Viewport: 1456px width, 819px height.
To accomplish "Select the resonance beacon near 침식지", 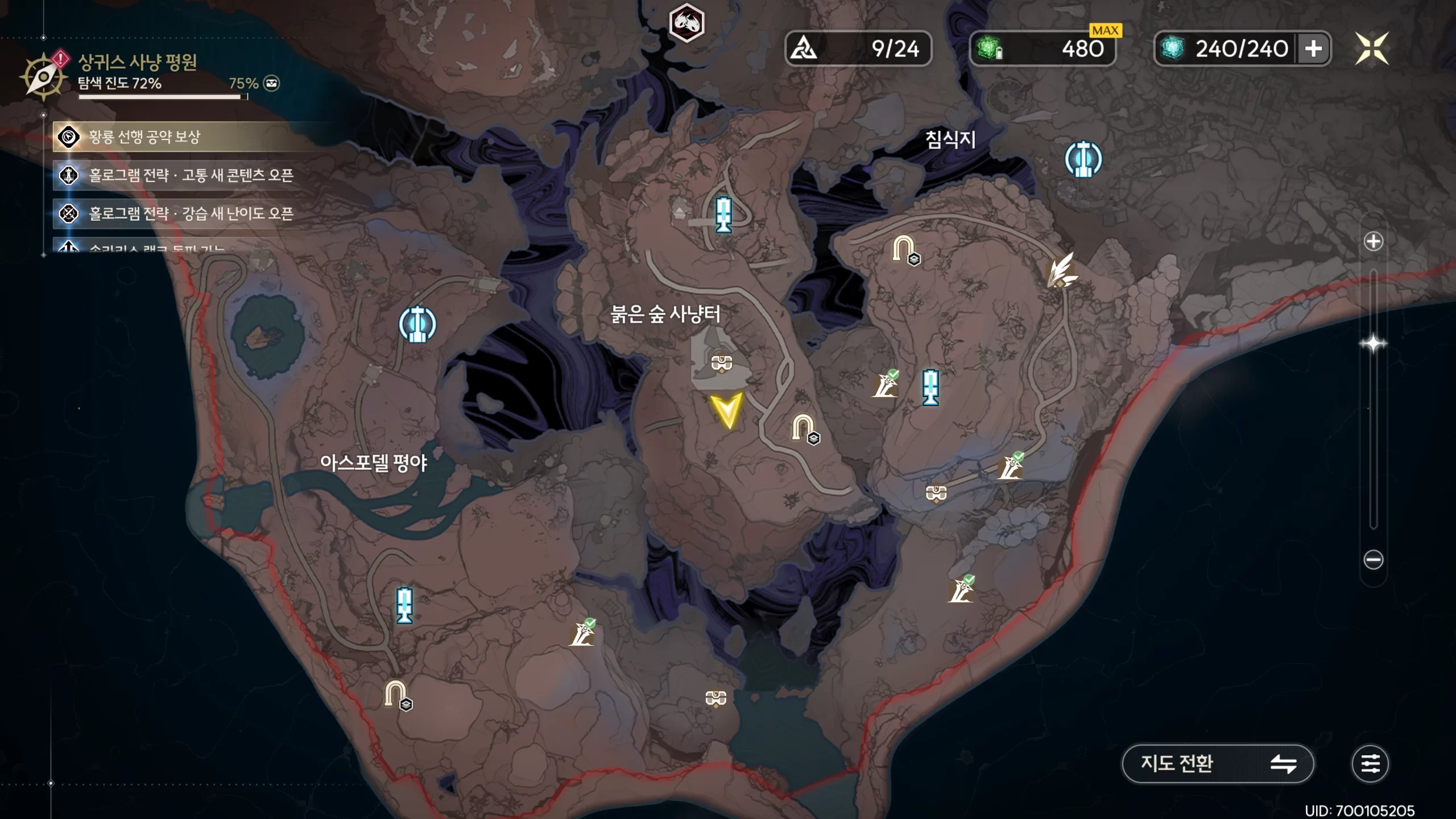I will [1083, 159].
